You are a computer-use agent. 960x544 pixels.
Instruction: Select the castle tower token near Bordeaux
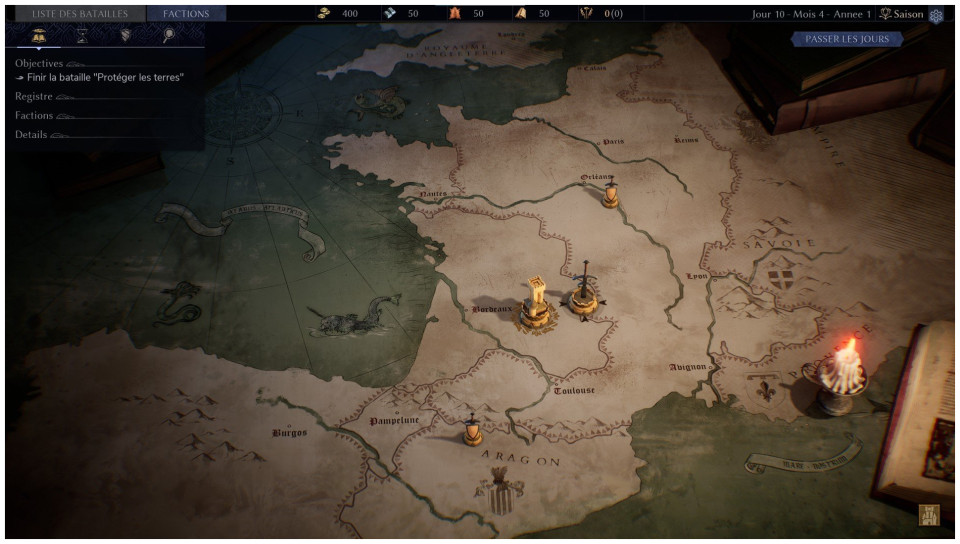[537, 304]
